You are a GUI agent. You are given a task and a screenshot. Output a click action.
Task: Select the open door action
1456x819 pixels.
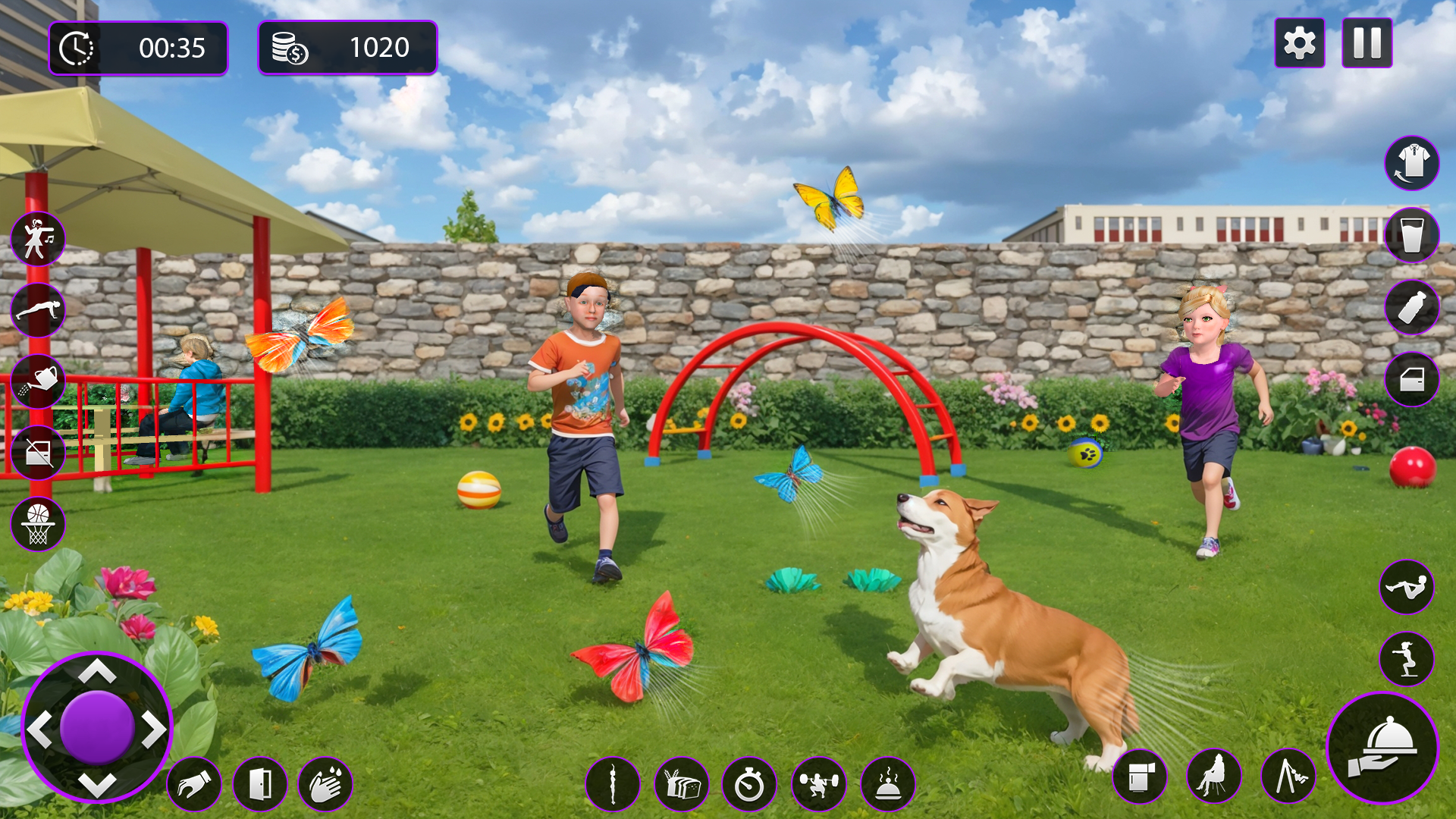click(259, 784)
